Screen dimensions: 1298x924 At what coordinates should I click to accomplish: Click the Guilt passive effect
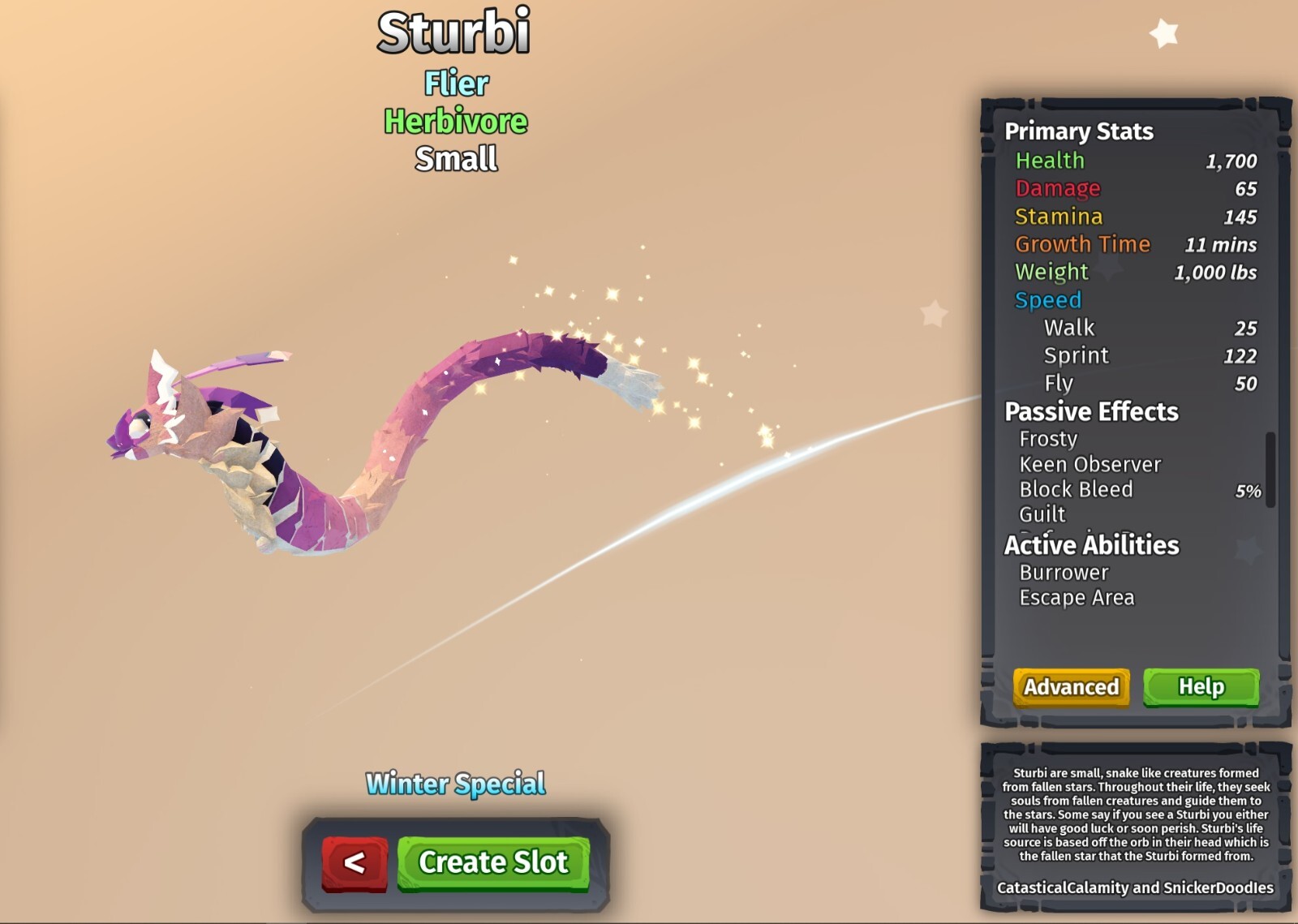pos(1044,514)
